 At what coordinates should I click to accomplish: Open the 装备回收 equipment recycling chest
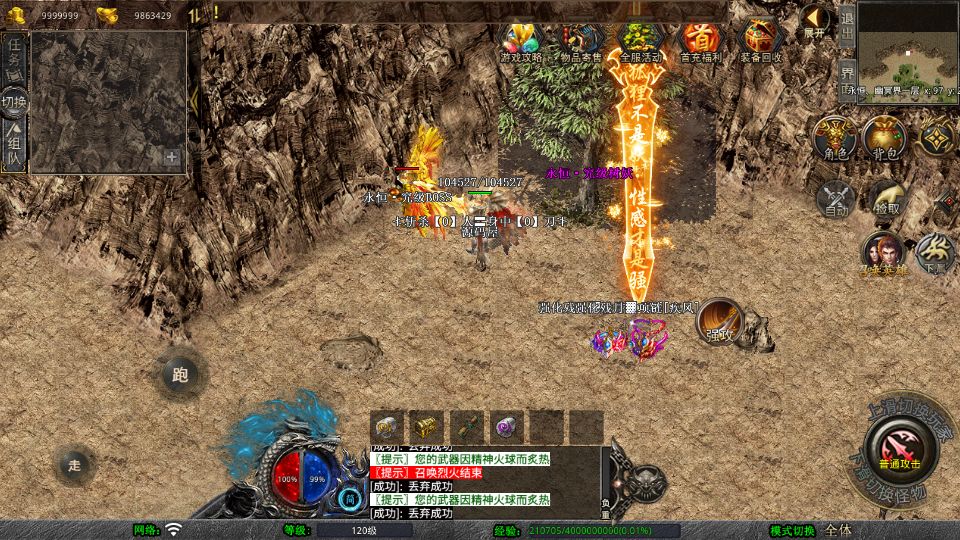point(761,42)
